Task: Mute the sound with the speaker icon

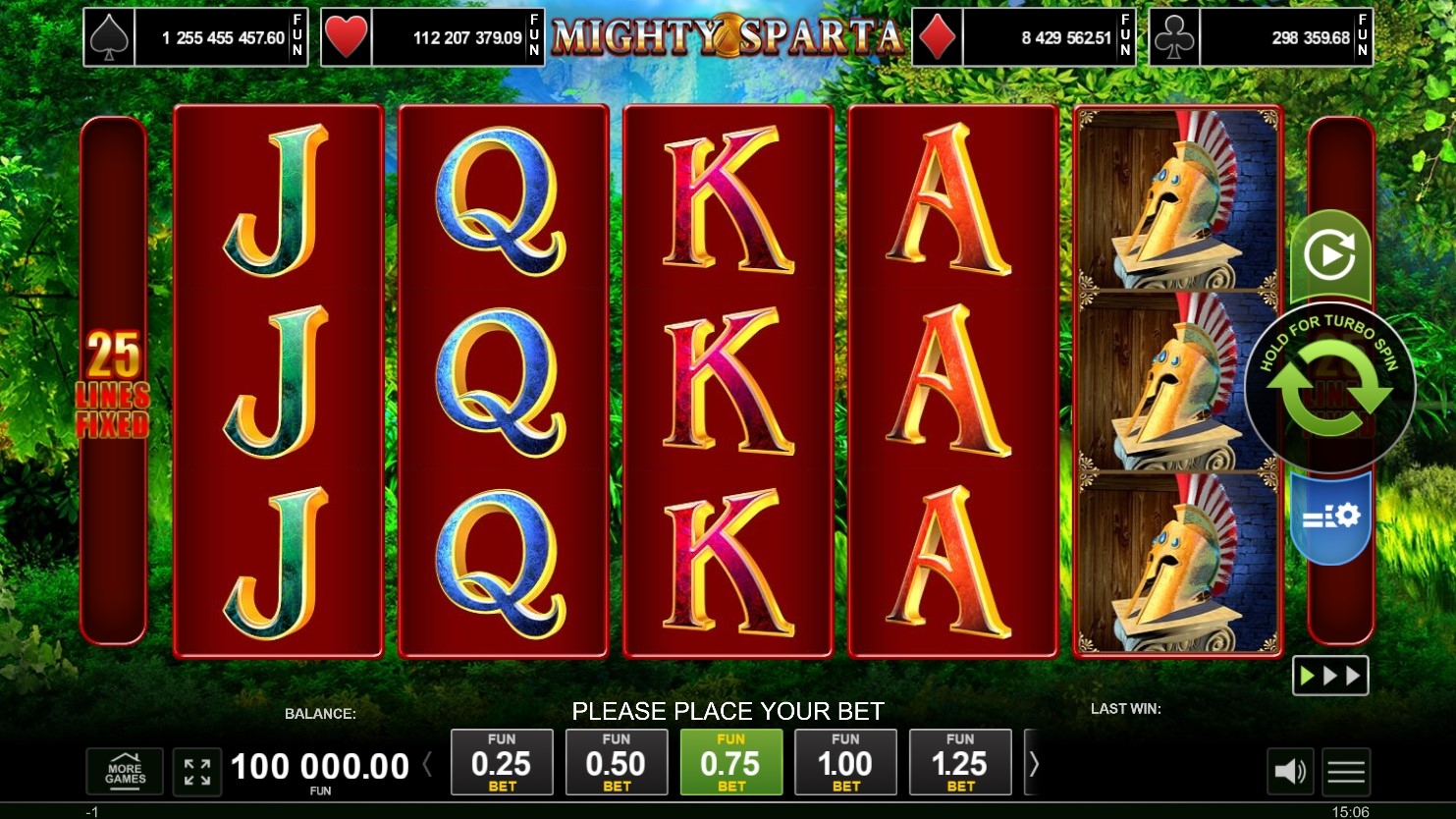Action: click(x=1290, y=772)
